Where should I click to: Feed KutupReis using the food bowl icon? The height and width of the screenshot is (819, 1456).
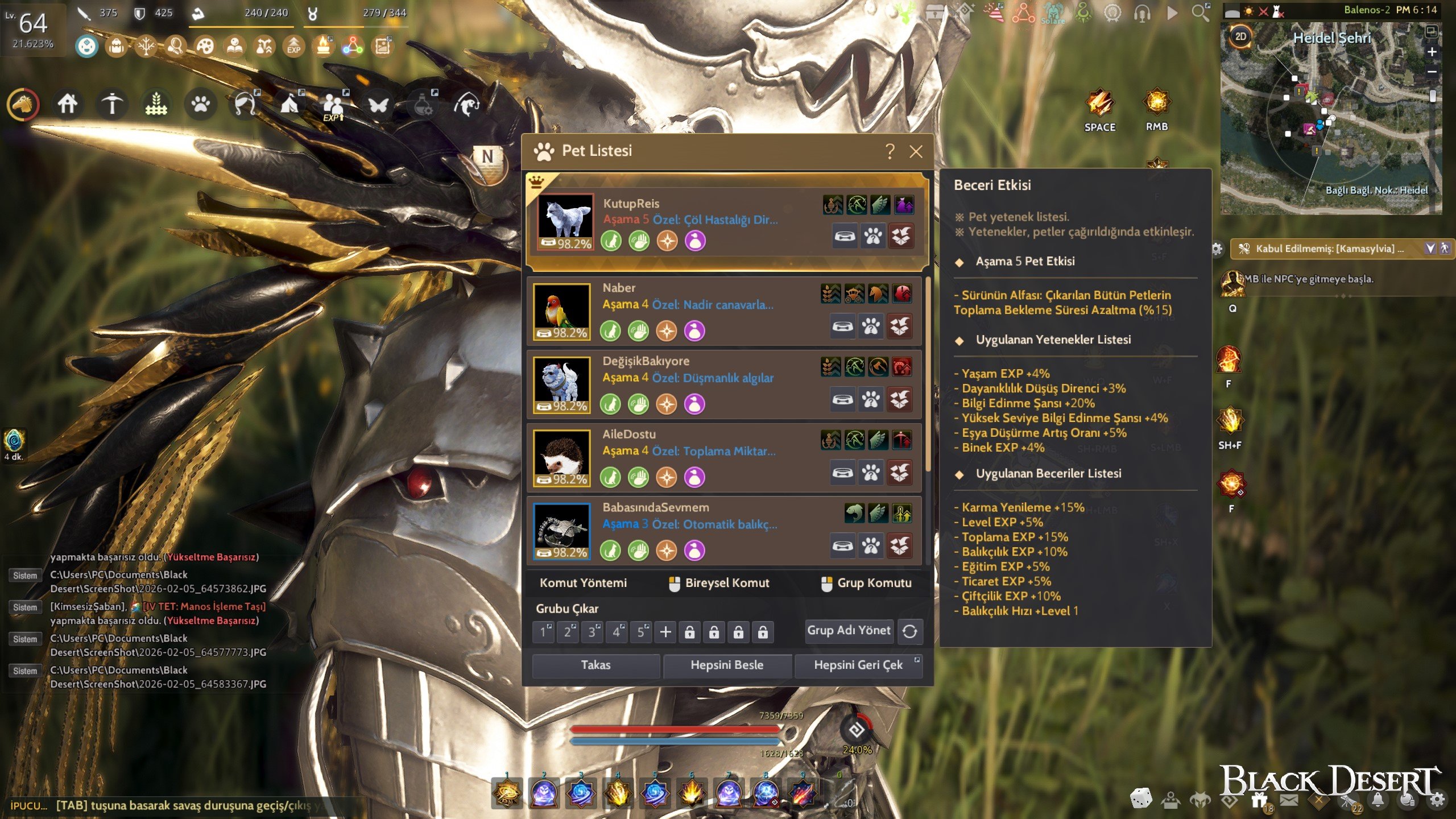click(x=845, y=237)
